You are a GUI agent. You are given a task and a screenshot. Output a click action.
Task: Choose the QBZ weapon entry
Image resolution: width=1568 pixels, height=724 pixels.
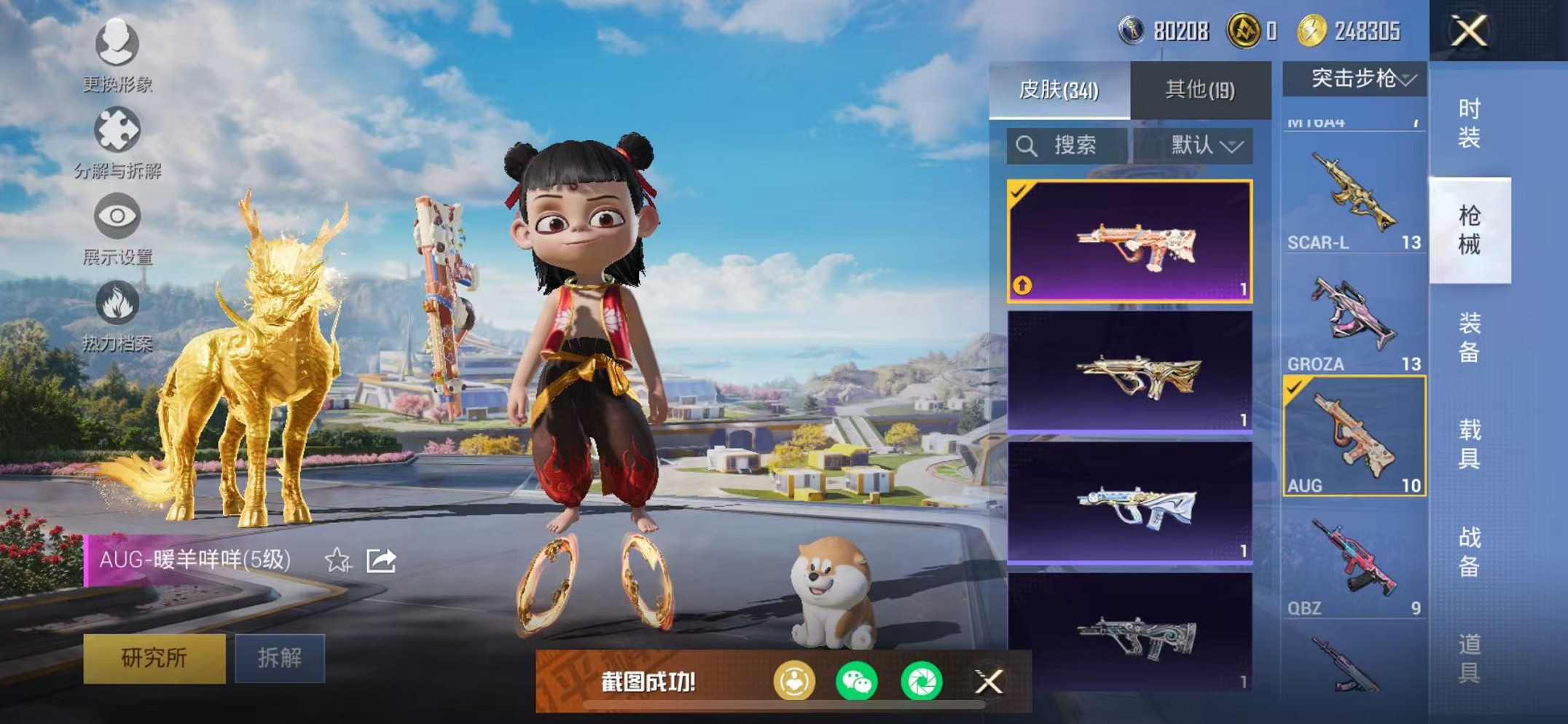point(1354,564)
